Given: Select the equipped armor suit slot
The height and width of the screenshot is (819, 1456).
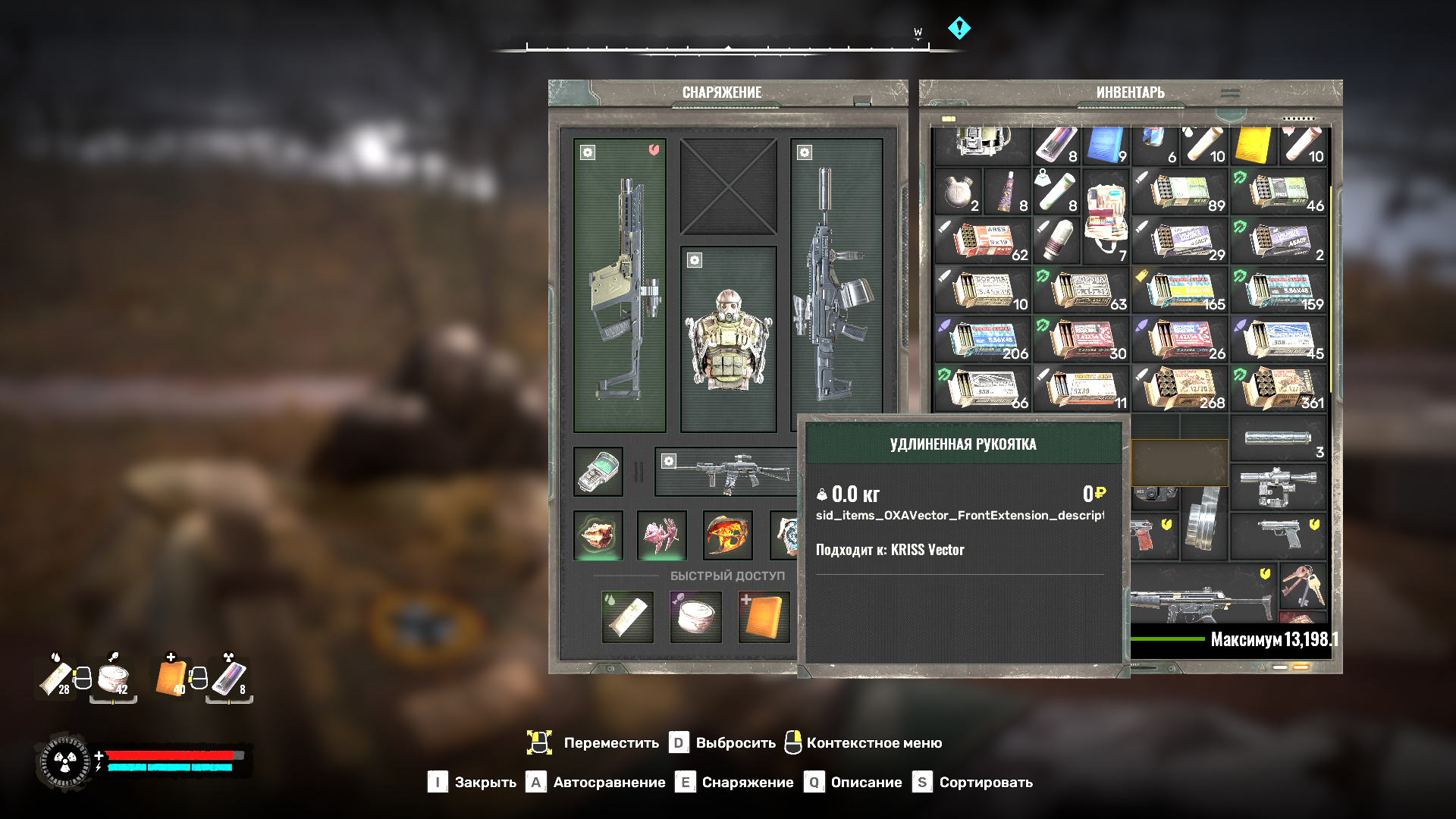Looking at the screenshot, I should tap(728, 339).
